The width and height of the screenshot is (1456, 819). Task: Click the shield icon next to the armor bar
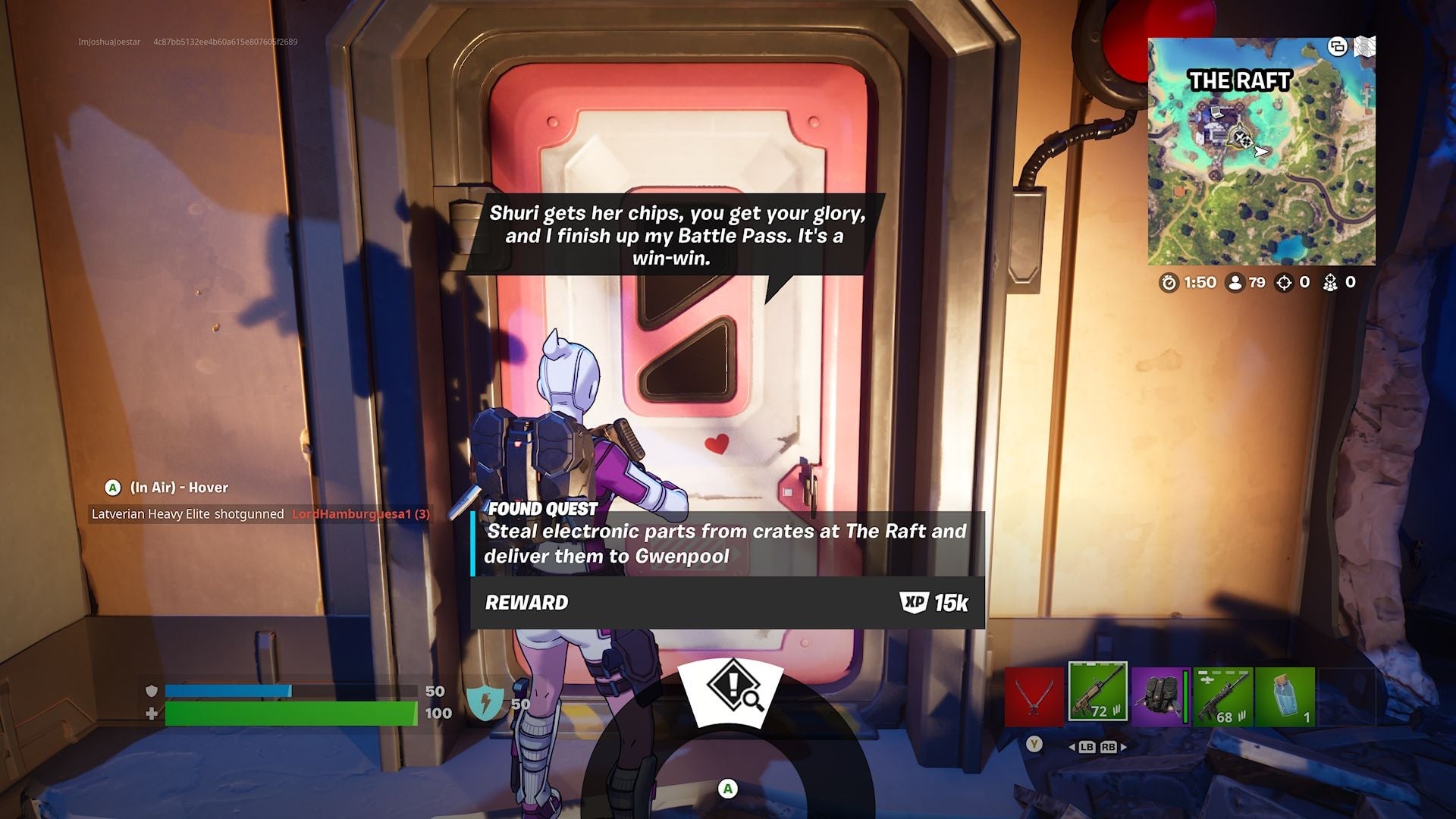[x=151, y=690]
